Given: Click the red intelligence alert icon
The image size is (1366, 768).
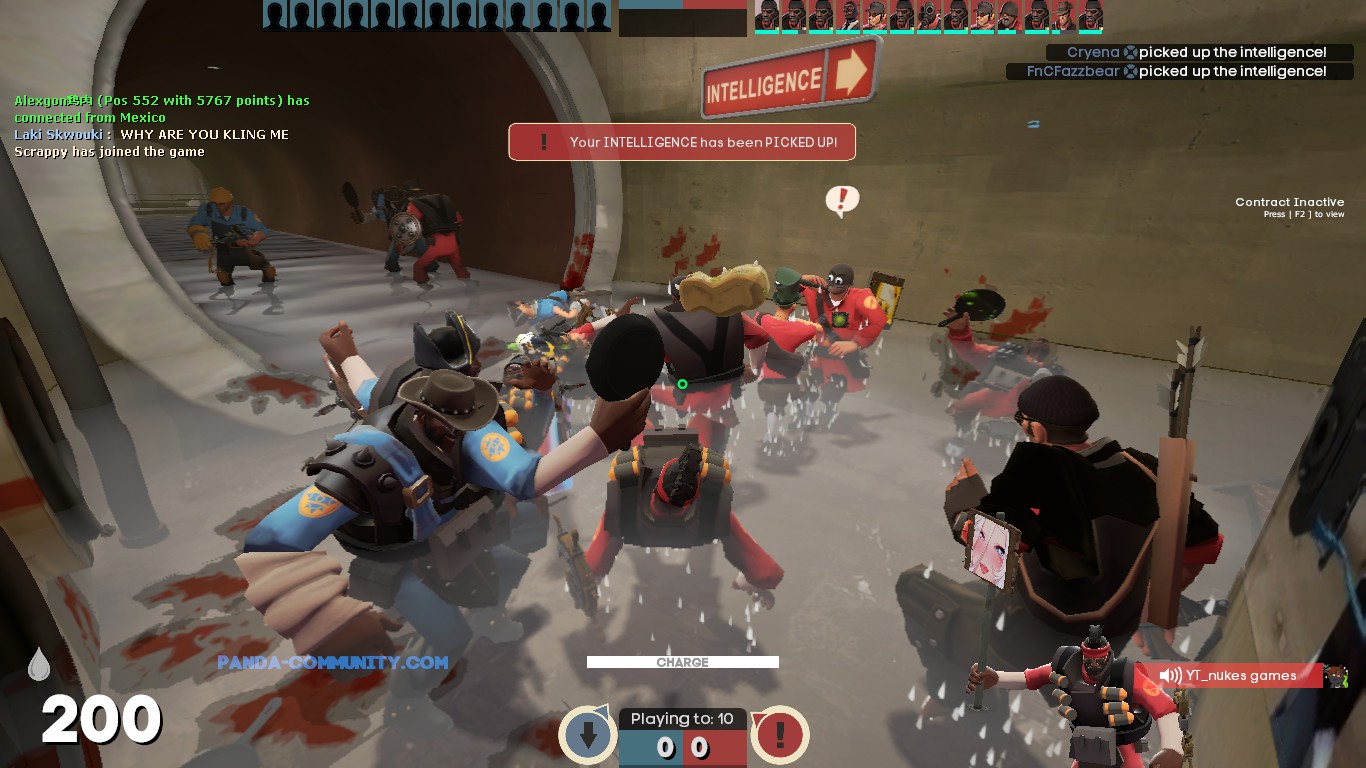Looking at the screenshot, I should pos(779,735).
